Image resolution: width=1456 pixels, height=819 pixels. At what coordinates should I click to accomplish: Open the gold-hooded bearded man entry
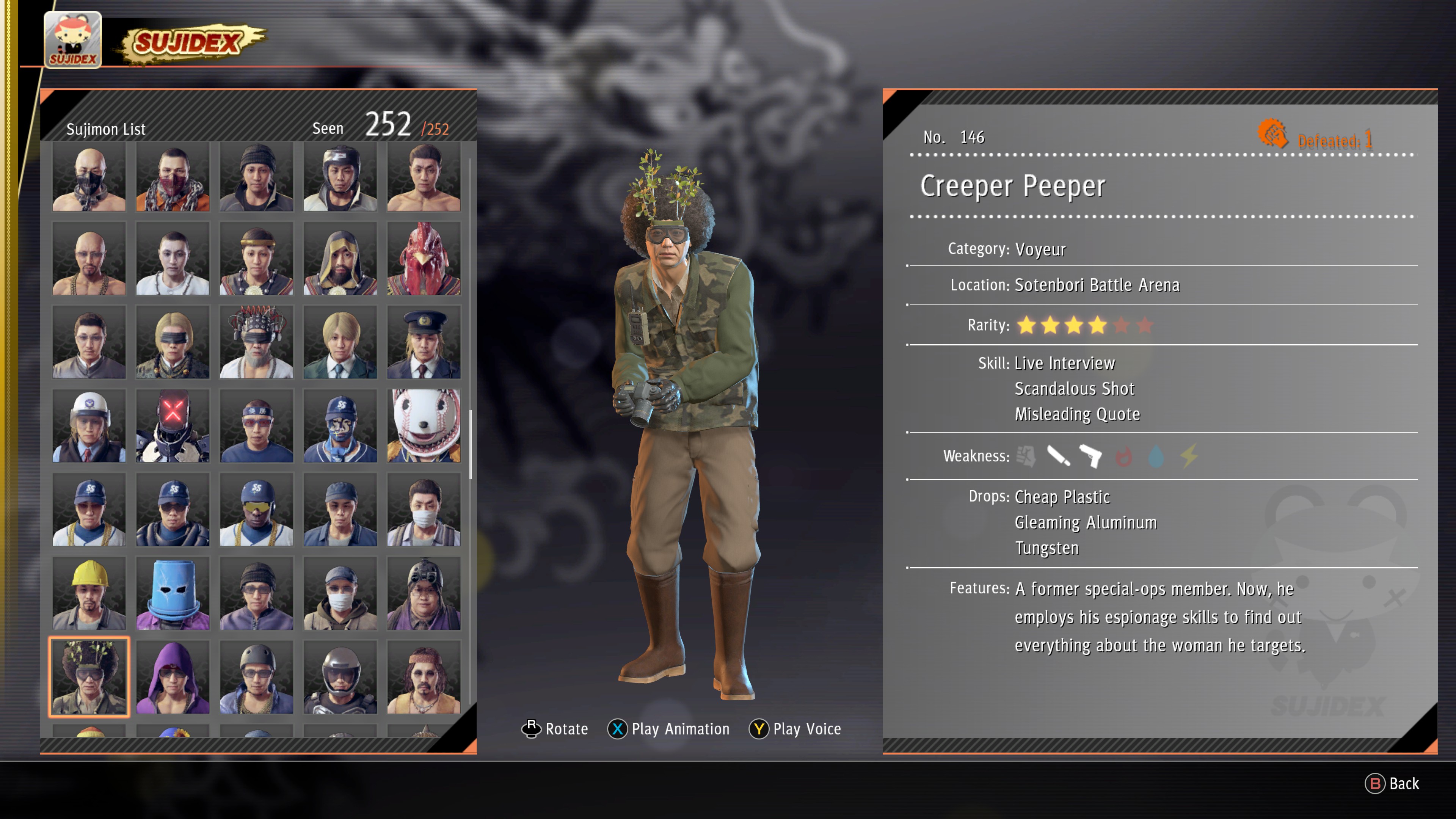[x=340, y=259]
